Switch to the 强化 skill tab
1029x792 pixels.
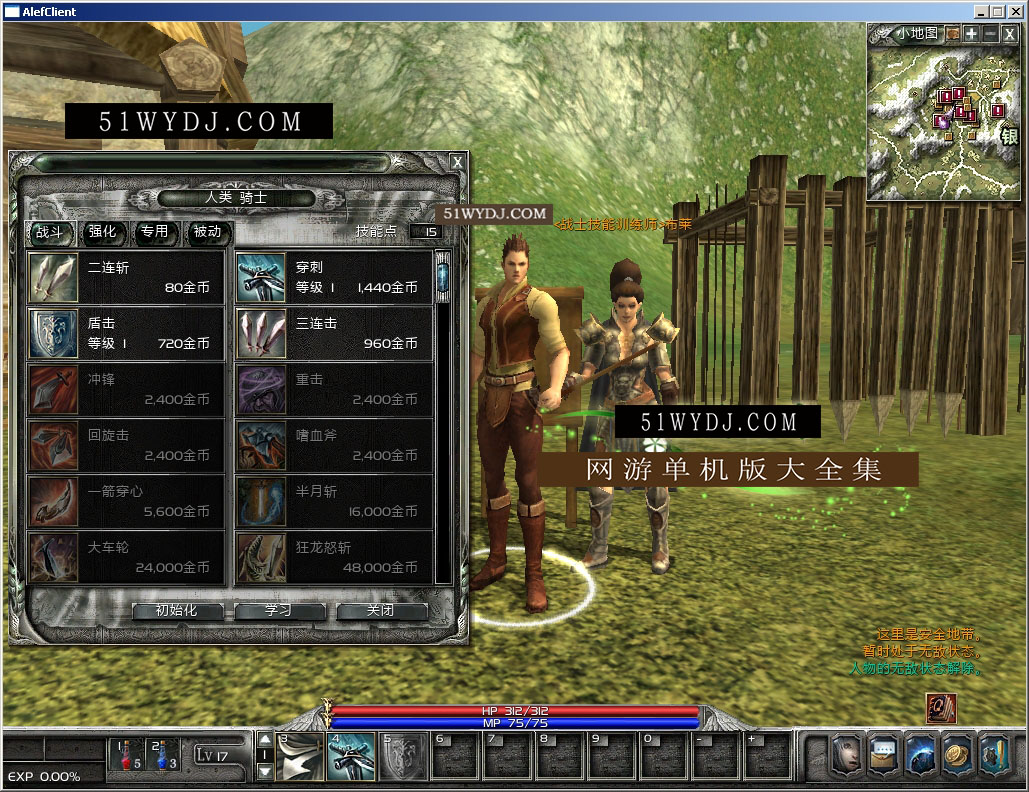pyautogui.click(x=103, y=232)
